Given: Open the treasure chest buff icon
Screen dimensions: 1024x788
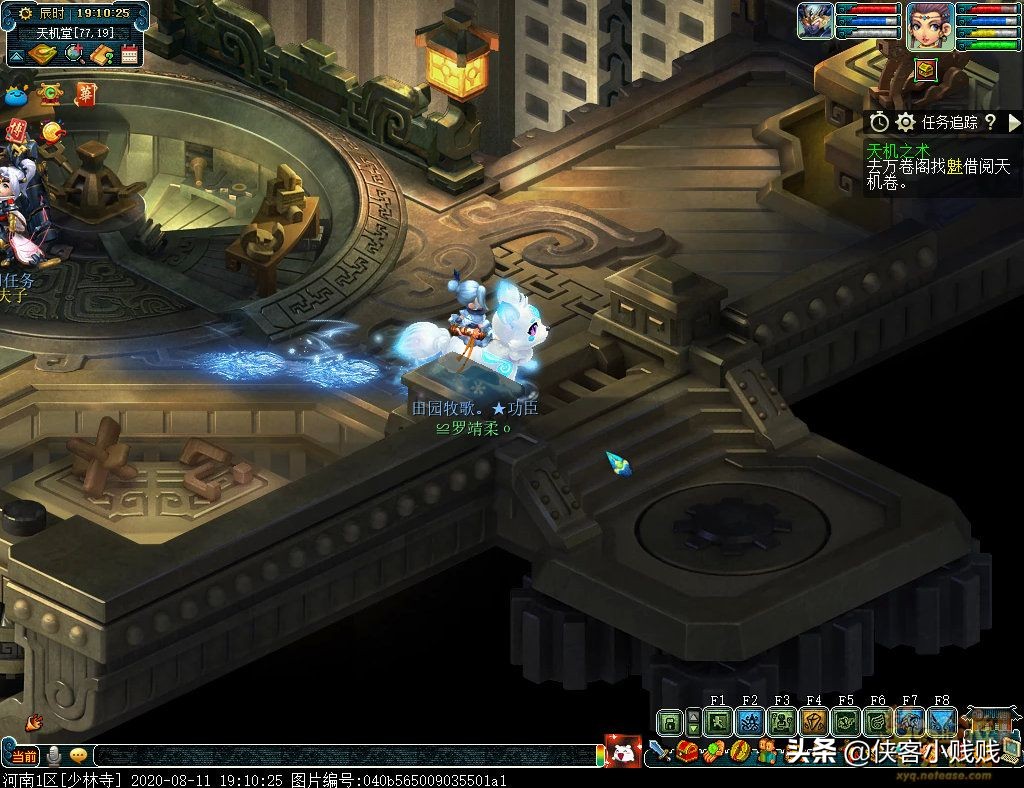Looking at the screenshot, I should point(926,68).
